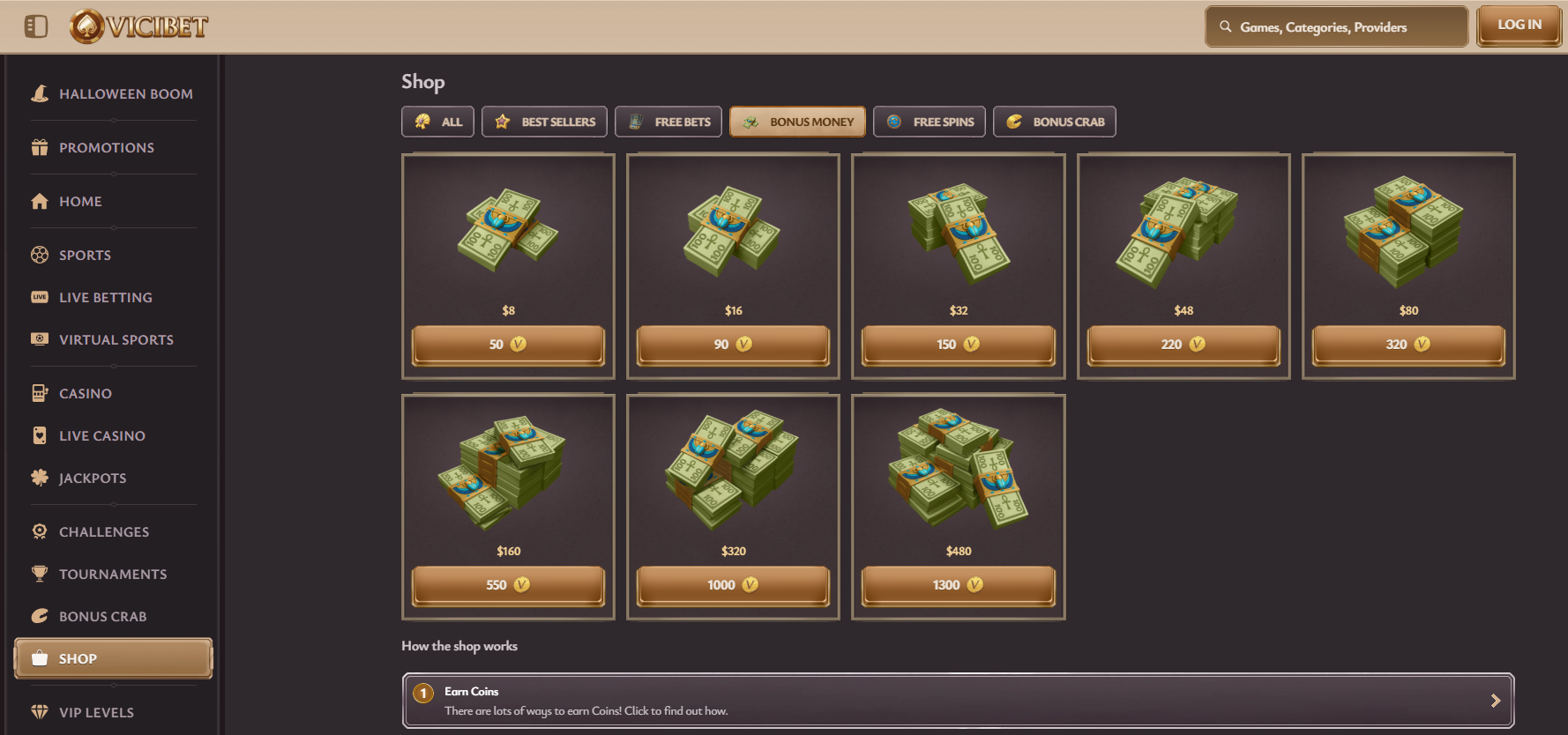Viewport: 1568px width, 735px height.
Task: Buy the $8 bonus for 50 coins
Action: pyautogui.click(x=508, y=345)
